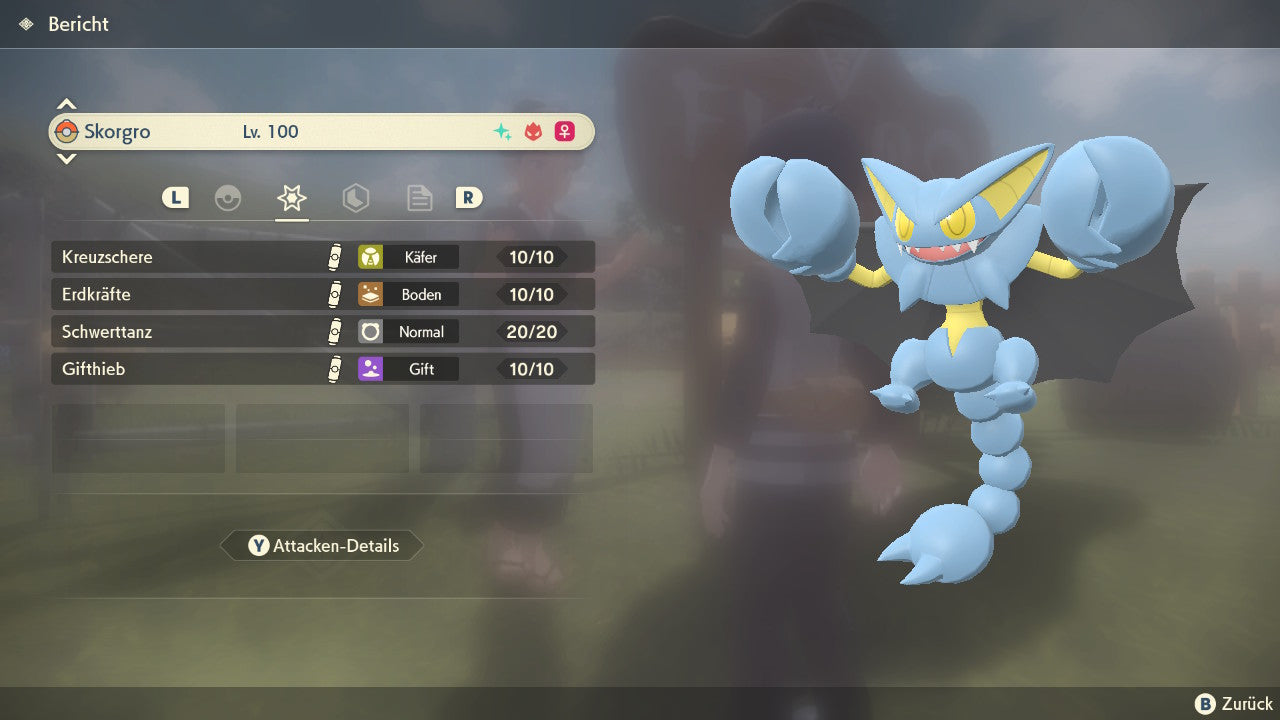1280x720 pixels.
Task: Select the Schwerttanz move row
Action: pyautogui.click(x=322, y=332)
